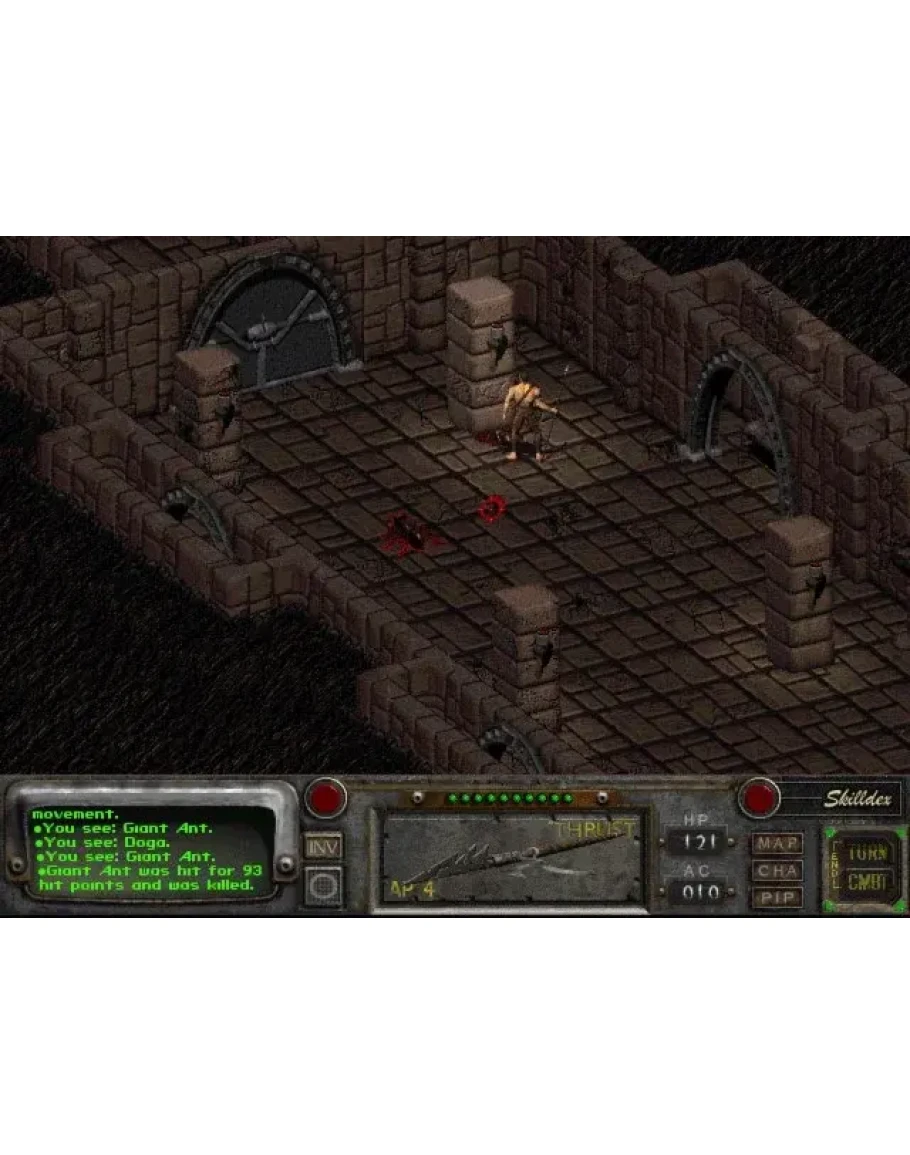Image resolution: width=910 pixels, height=1155 pixels.
Task: Show the character sheet with CHA
Action: (778, 870)
